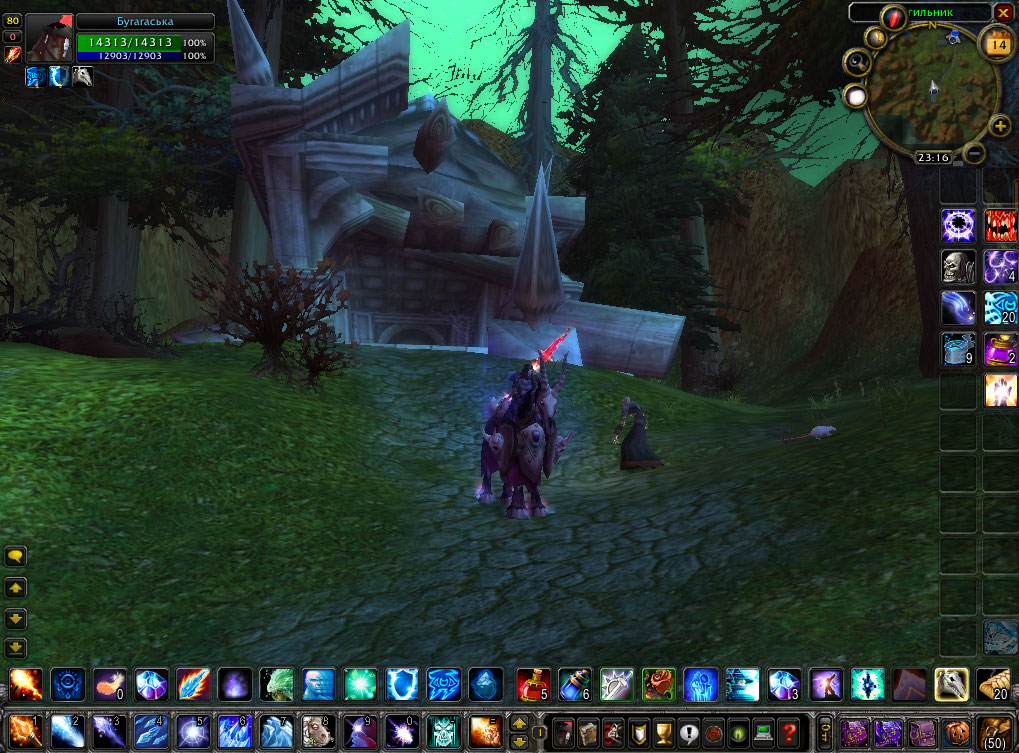Cast Blizzard in hotbar slot 7

tap(275, 733)
